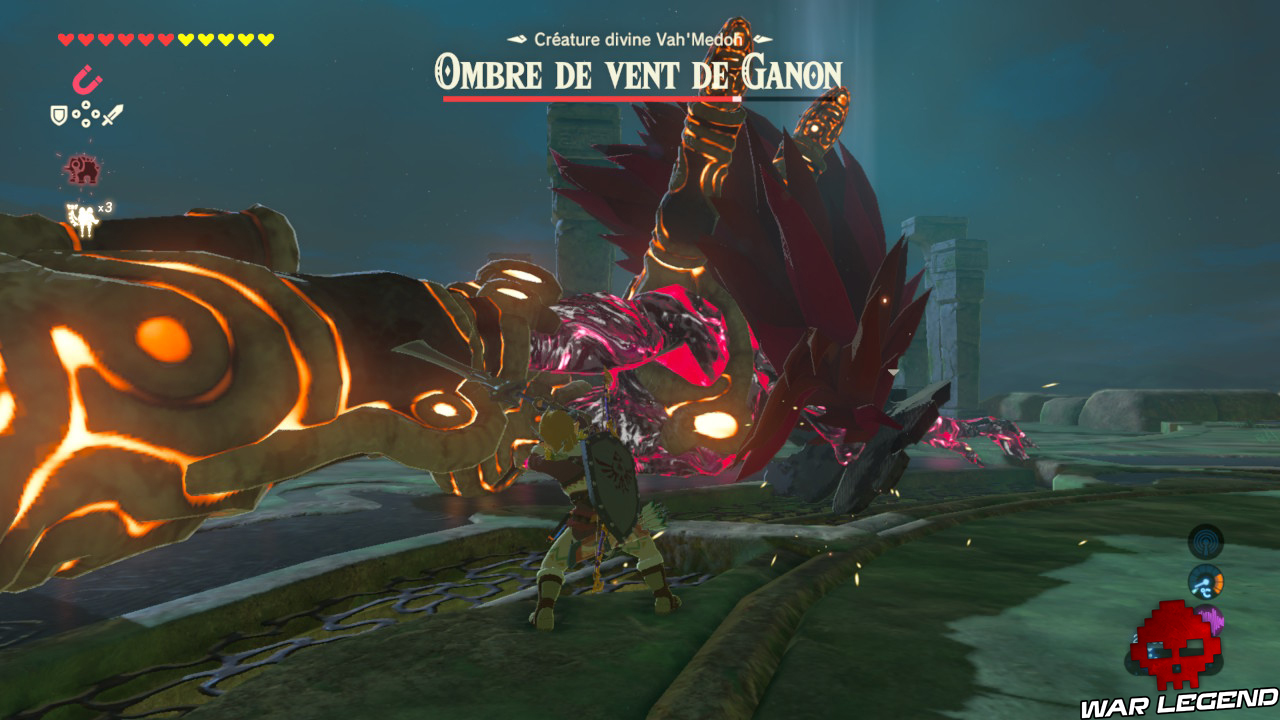Select the Ombre de vent de Ganon title

640,70
